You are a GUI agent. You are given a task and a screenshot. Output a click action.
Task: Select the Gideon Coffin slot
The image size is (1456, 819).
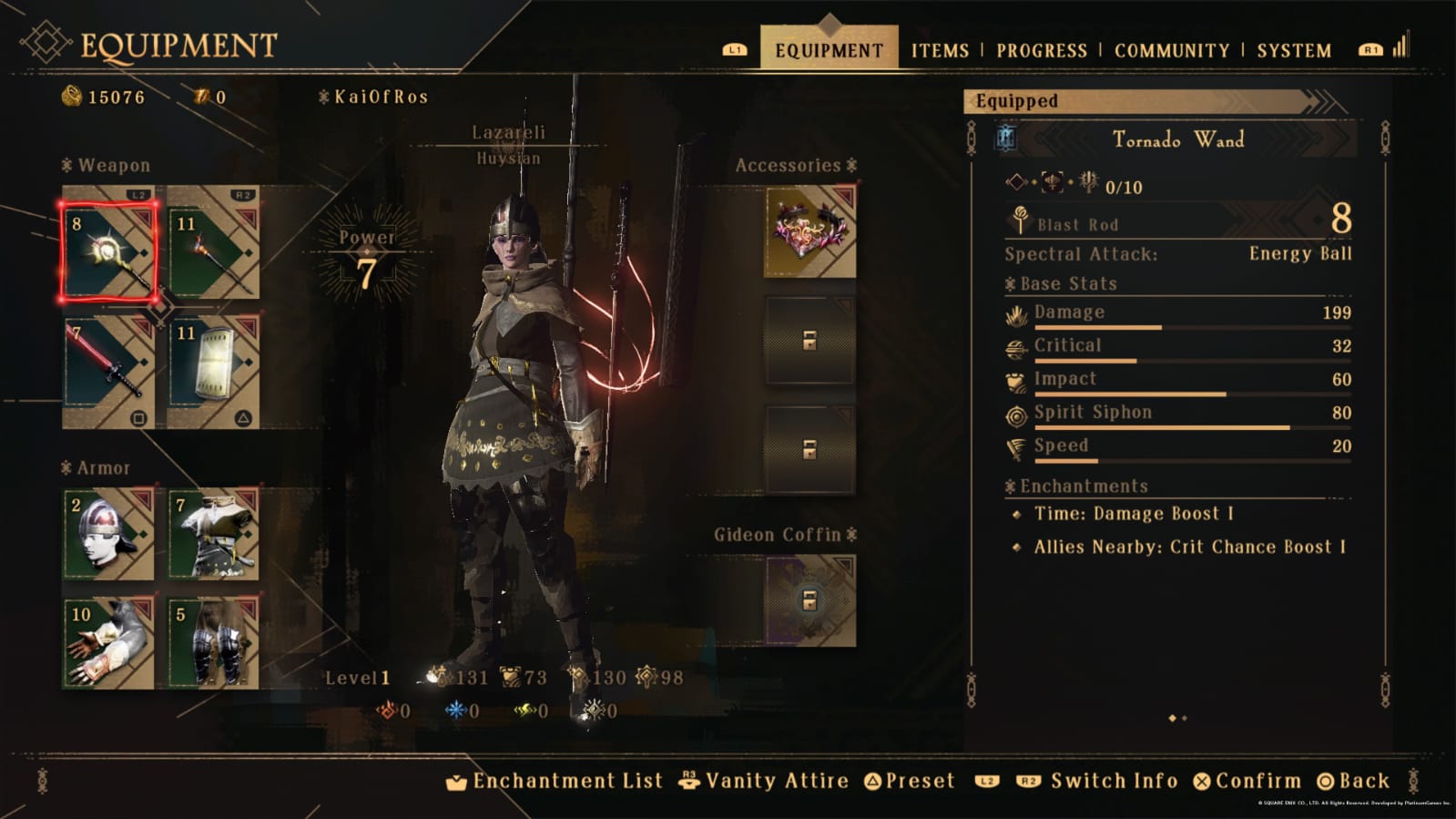(x=809, y=599)
